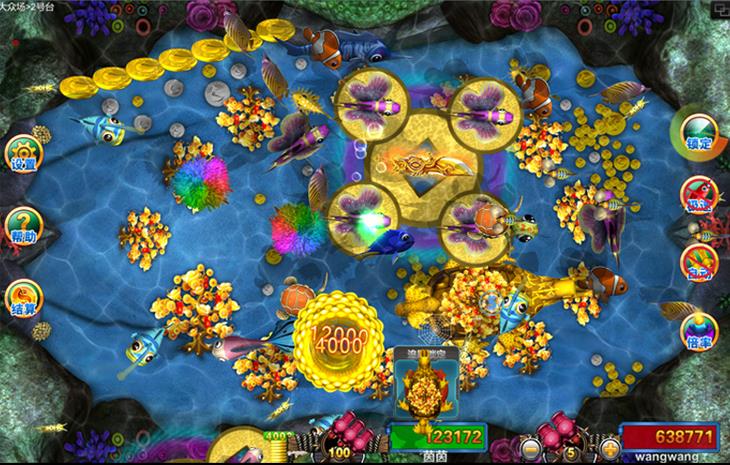The width and height of the screenshot is (730, 465).
Task: Click the window icon in the top-right corner
Action: (719, 9)
